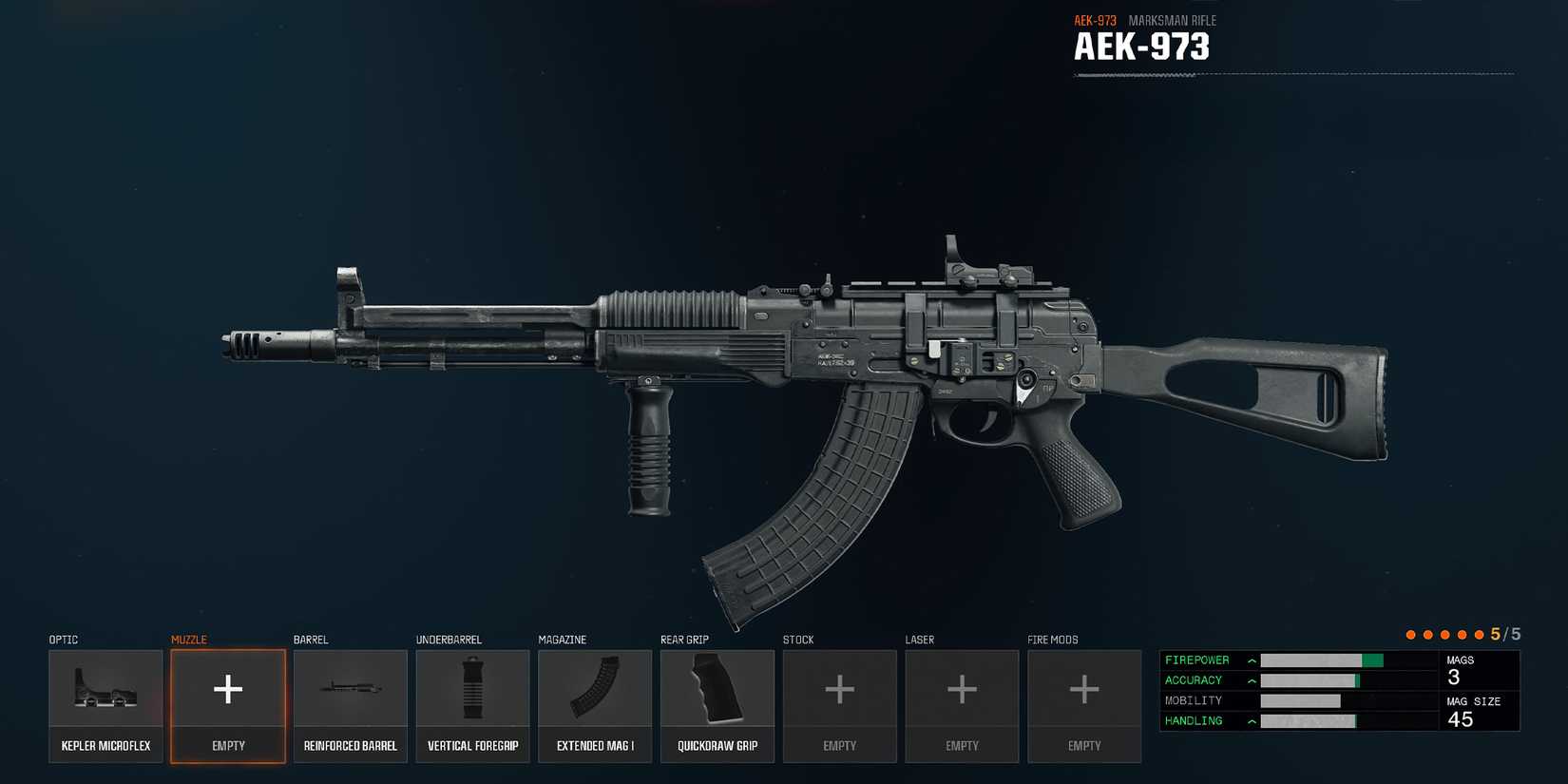Click the AEK-973 weapon name header
Screen dimensions: 1568x784
pyautogui.click(x=1140, y=46)
